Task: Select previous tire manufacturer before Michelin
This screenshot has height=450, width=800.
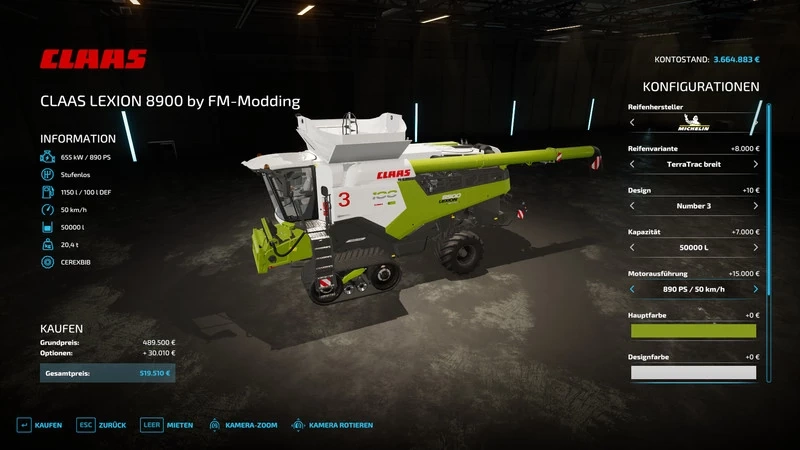Action: tap(632, 122)
